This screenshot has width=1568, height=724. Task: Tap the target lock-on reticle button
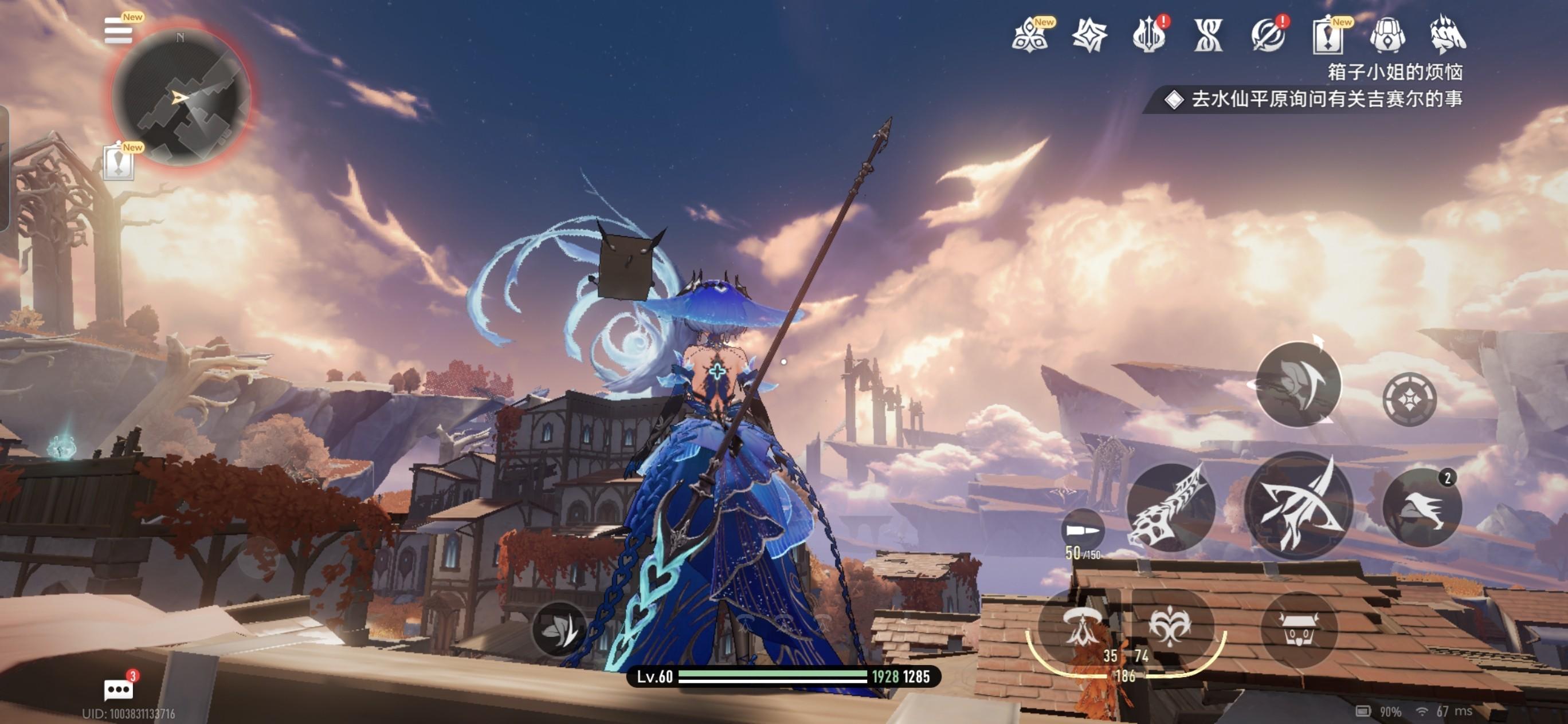1409,399
